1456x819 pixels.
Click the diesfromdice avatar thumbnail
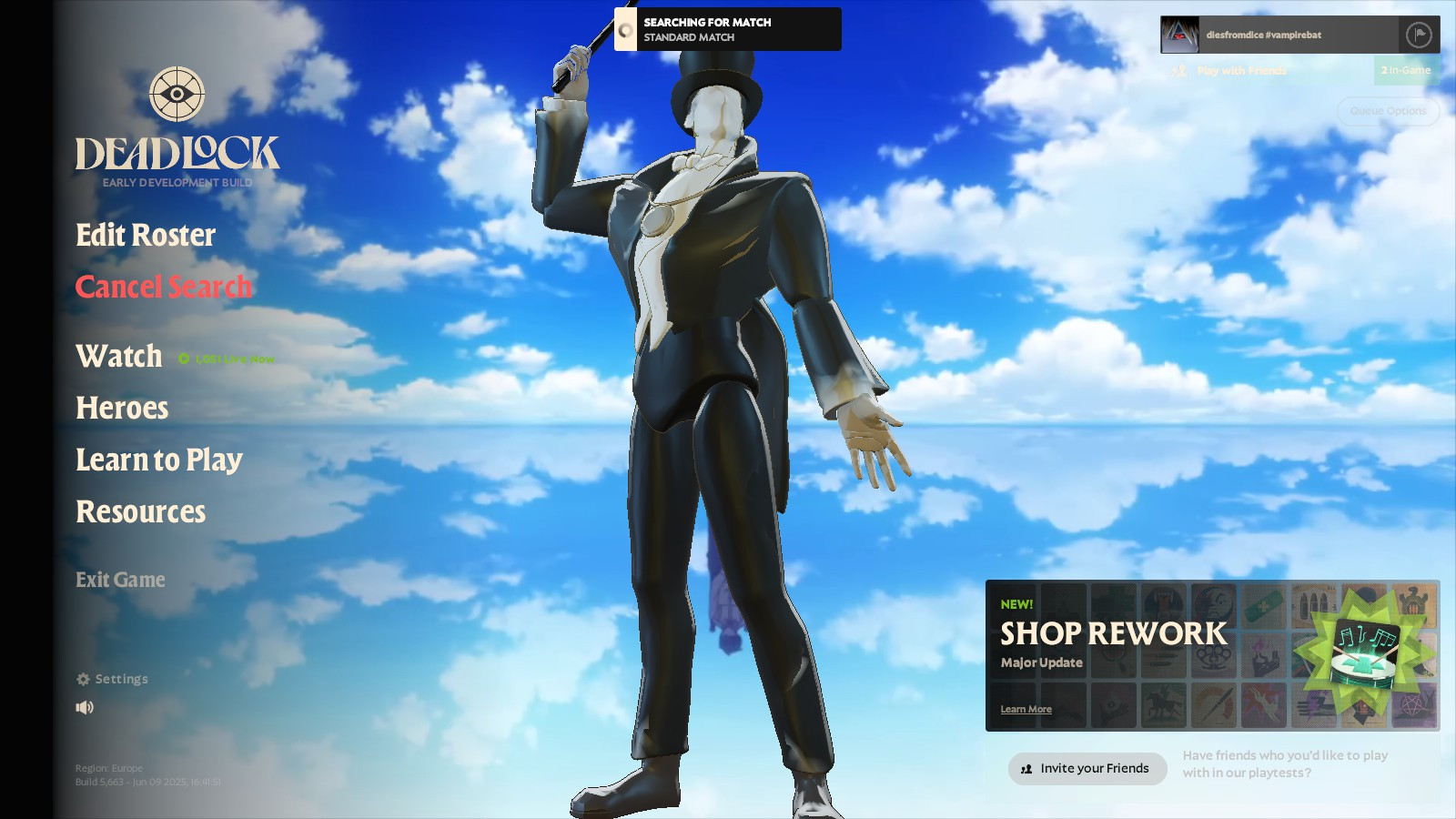[1178, 34]
